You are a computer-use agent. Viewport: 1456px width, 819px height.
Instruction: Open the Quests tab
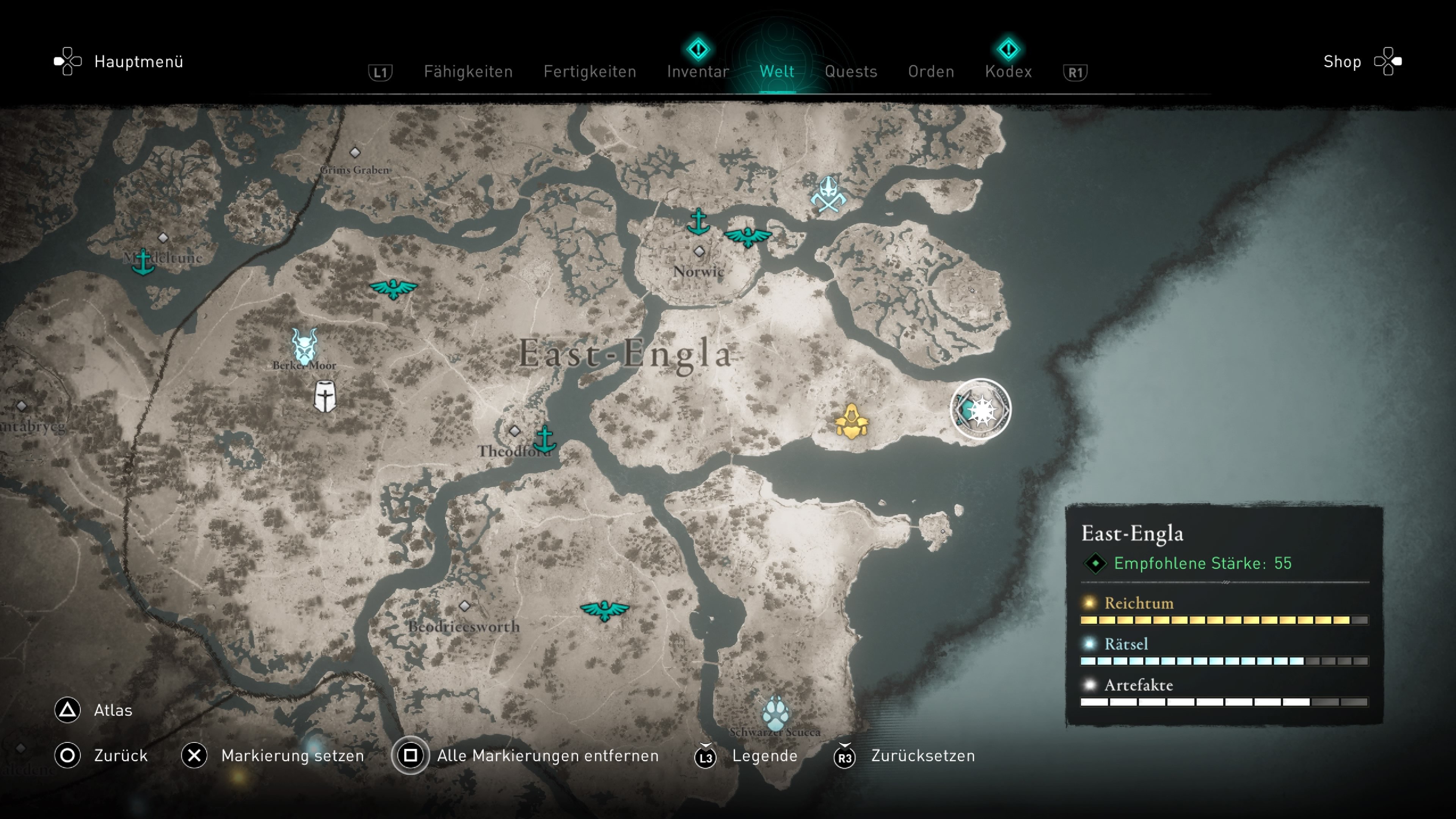(850, 72)
